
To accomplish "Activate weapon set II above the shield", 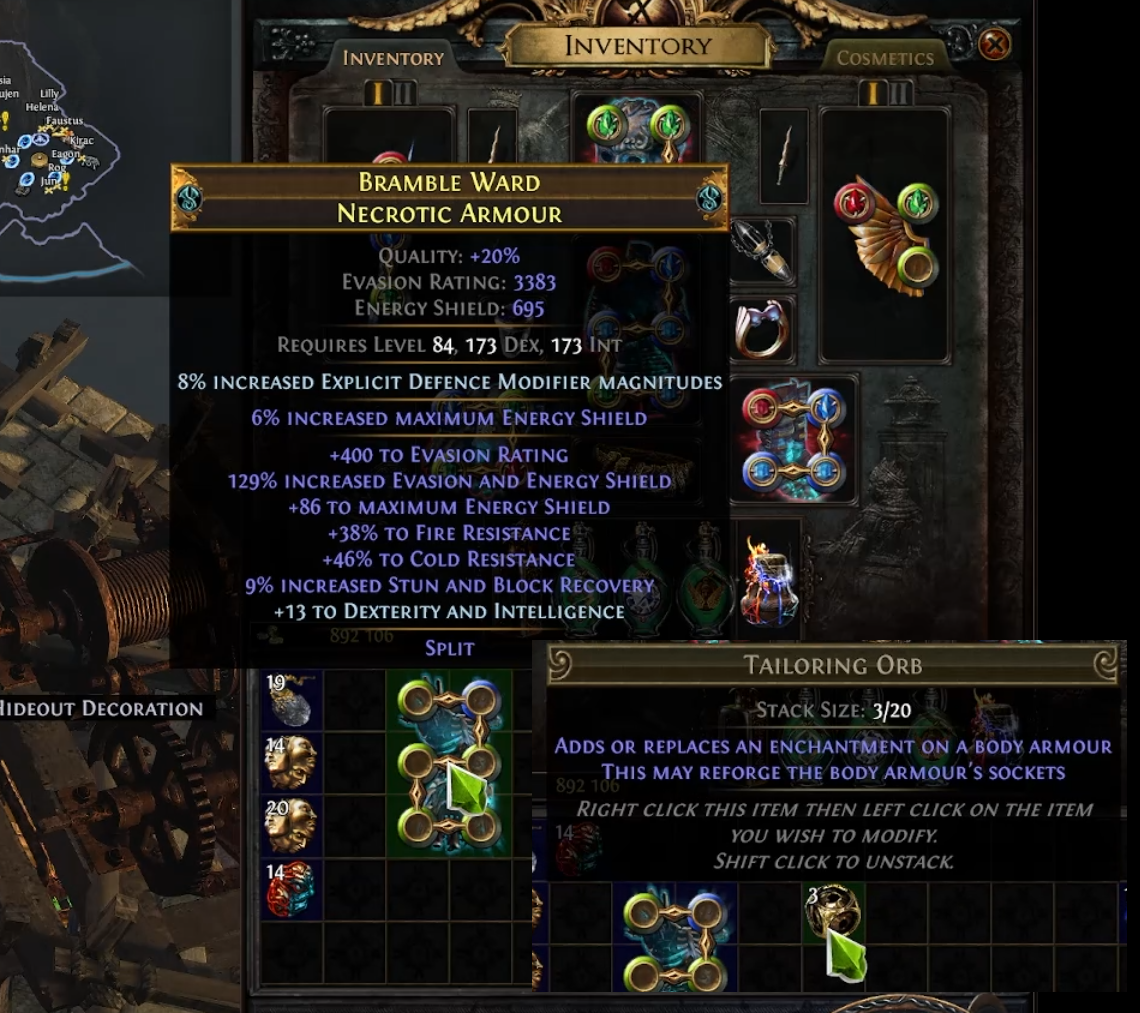I will pos(901,93).
